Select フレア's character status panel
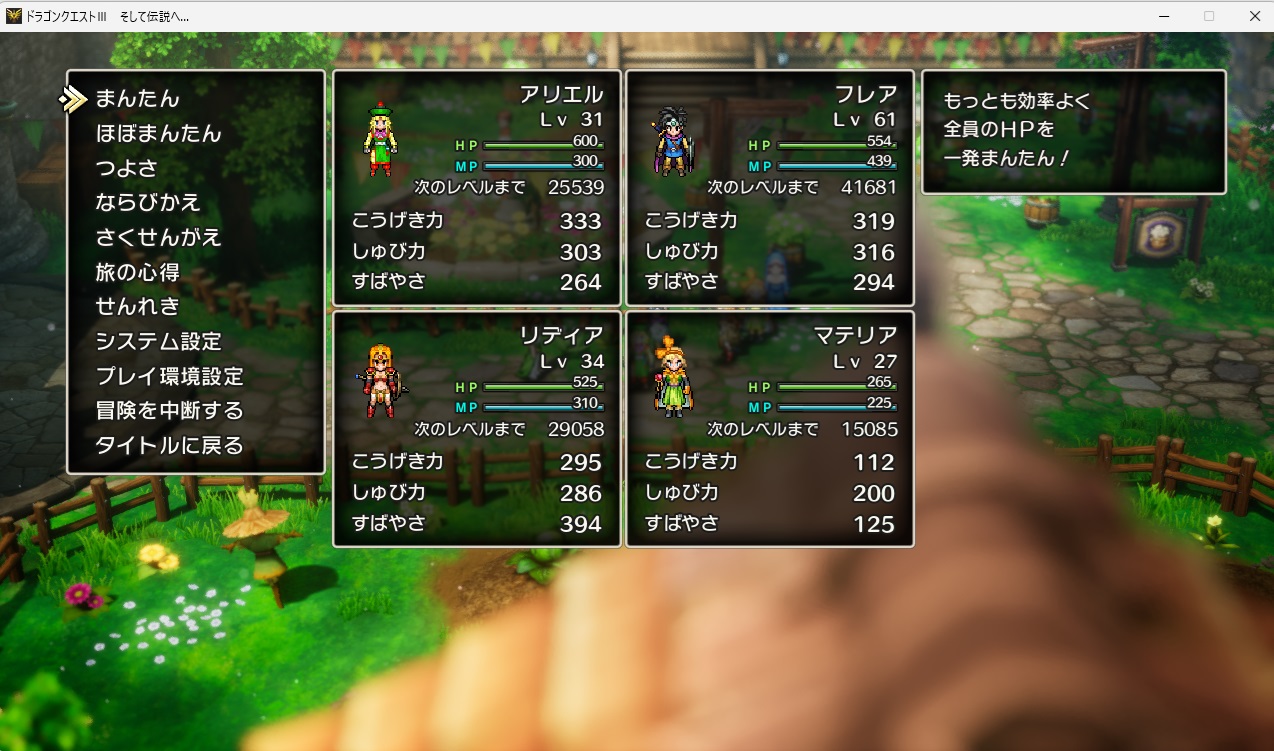The height and width of the screenshot is (751, 1274). tap(770, 188)
